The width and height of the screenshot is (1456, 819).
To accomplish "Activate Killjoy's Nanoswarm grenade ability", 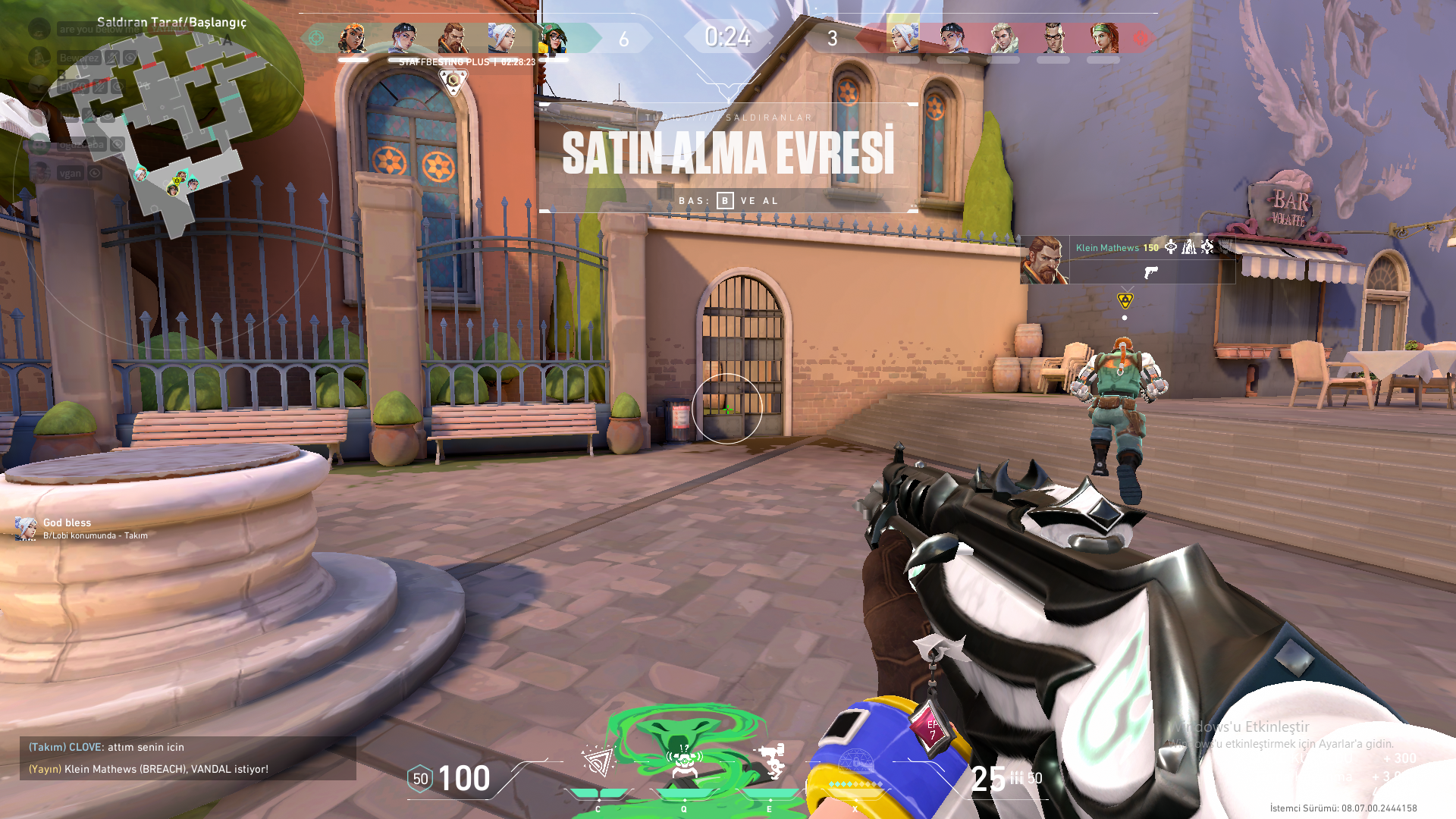I will pyautogui.click(x=598, y=761).
